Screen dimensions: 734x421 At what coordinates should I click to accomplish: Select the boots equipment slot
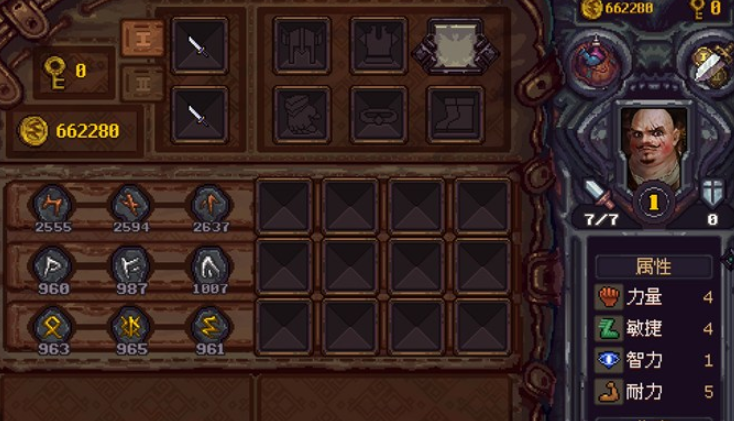pyautogui.click(x=455, y=114)
